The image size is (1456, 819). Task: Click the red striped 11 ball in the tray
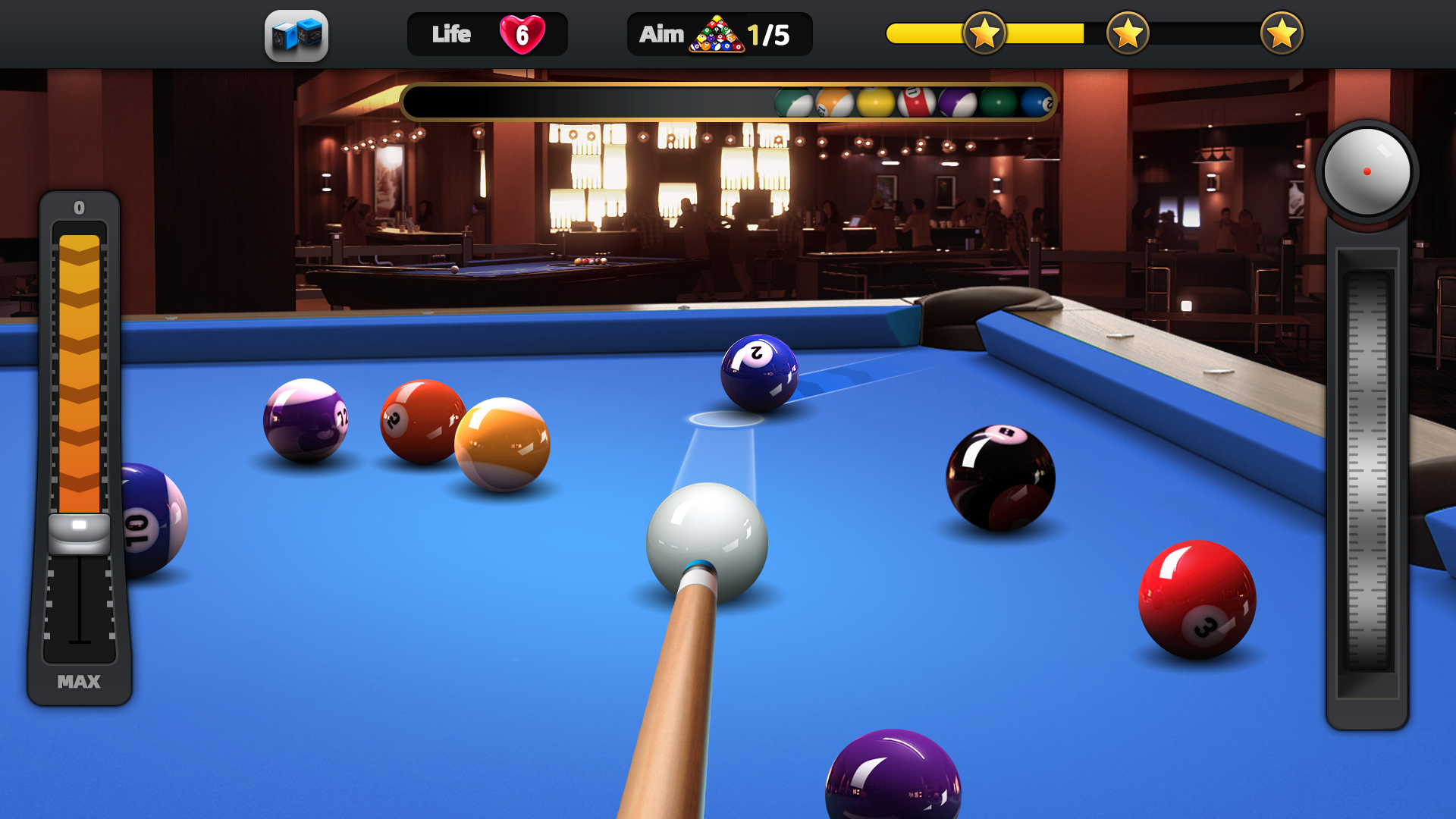point(914,102)
